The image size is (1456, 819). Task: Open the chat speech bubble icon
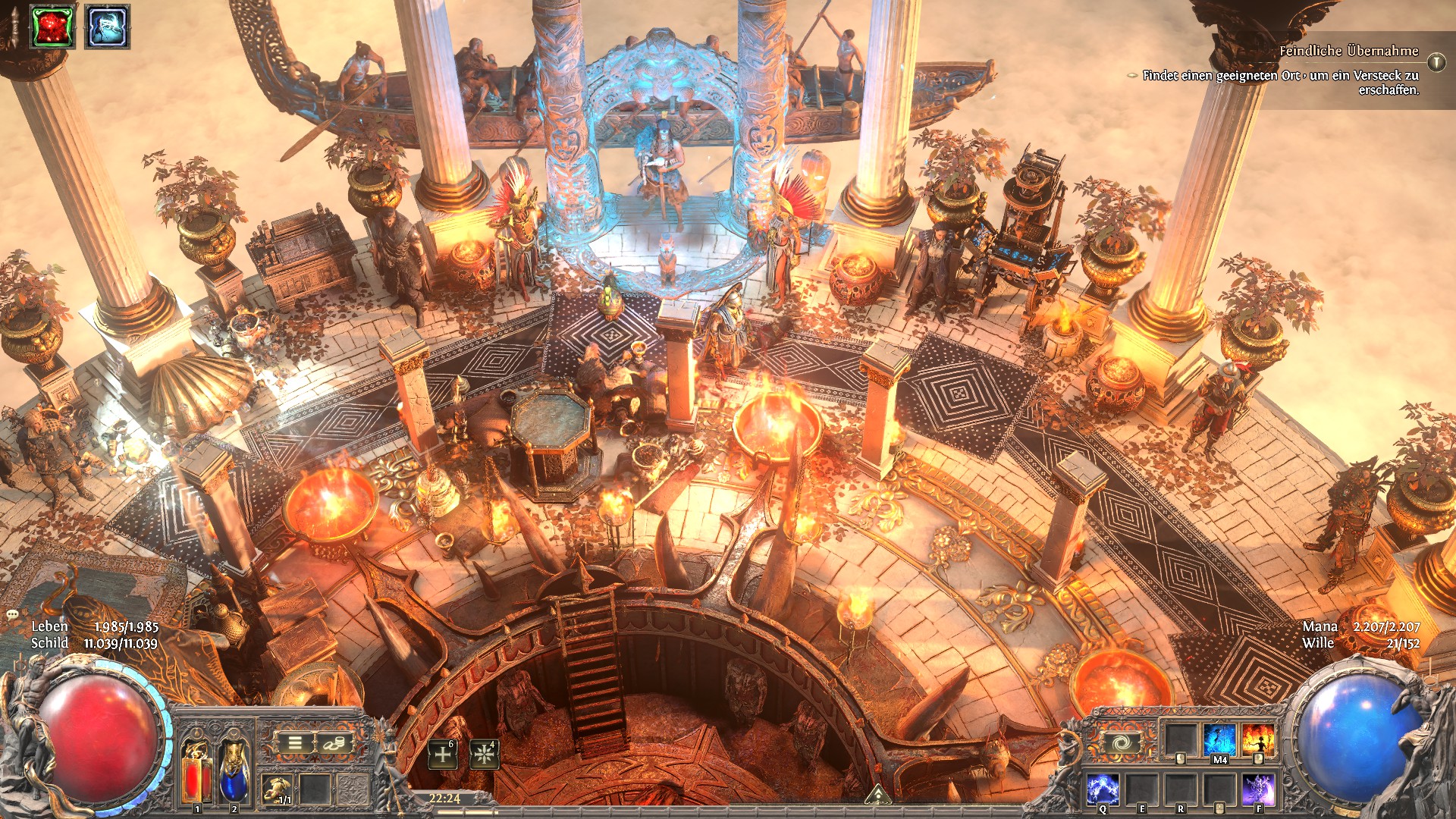point(12,613)
